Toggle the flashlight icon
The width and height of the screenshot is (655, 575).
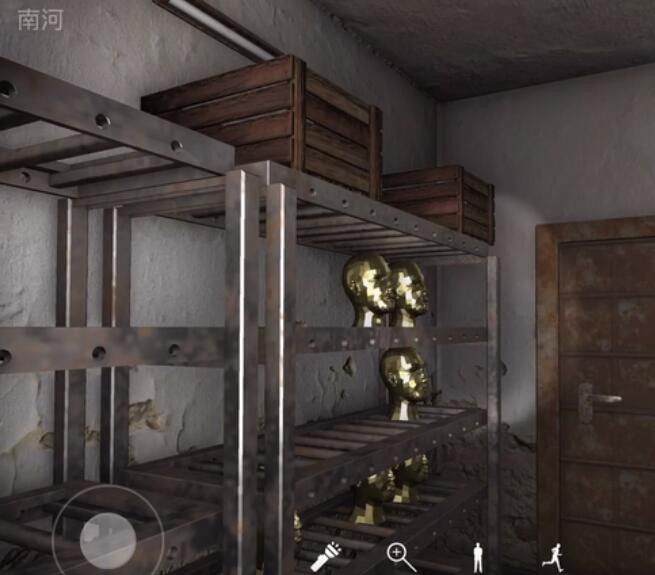326,555
